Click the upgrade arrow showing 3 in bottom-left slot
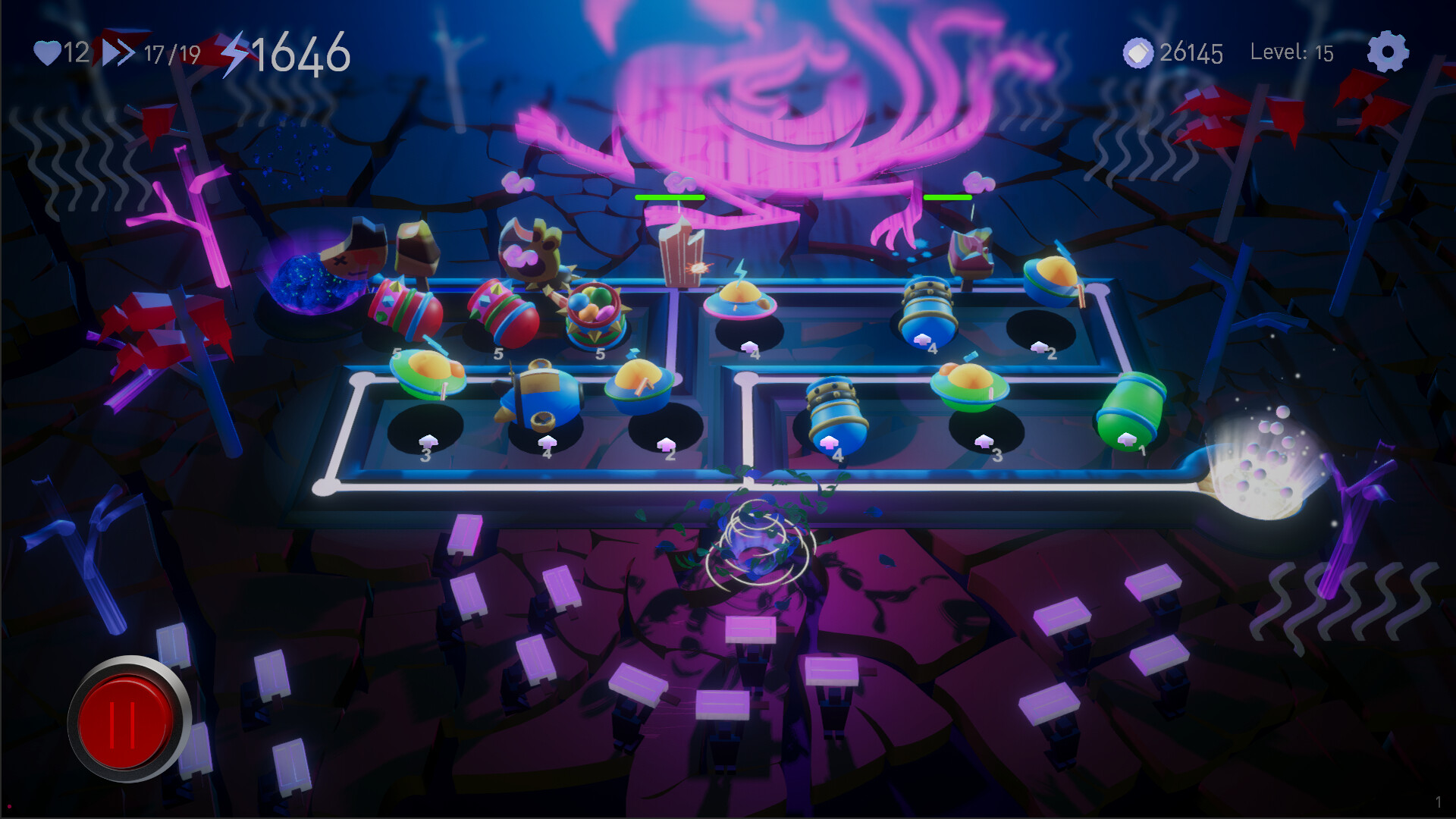This screenshot has width=1456, height=819. pos(428,440)
